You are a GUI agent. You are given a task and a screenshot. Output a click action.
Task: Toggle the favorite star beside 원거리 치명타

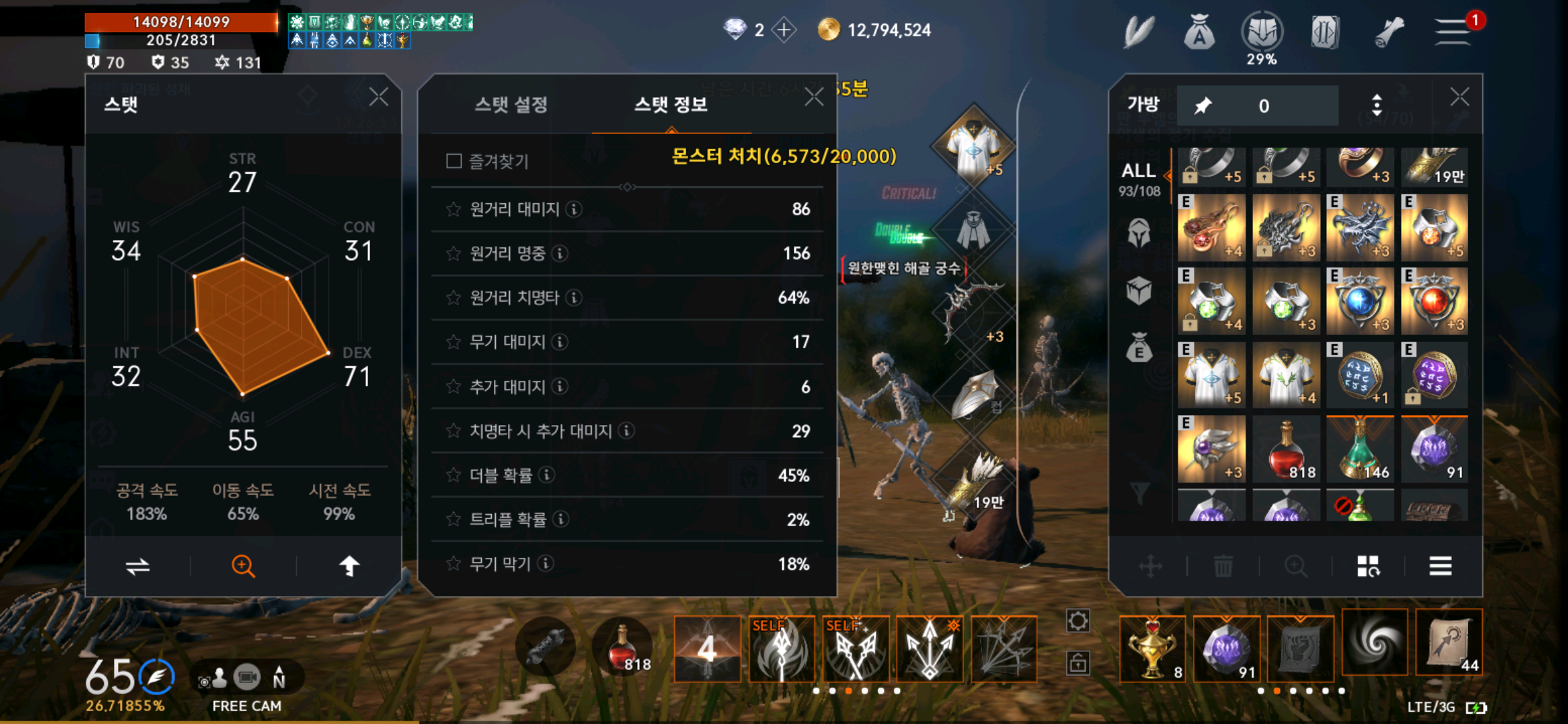454,298
